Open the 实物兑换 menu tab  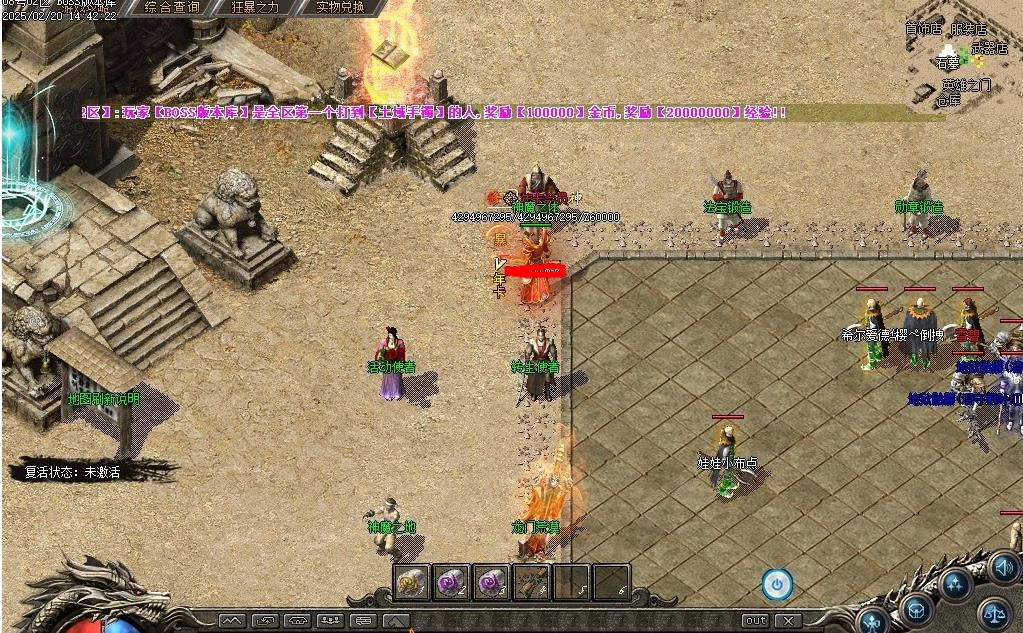(340, 7)
